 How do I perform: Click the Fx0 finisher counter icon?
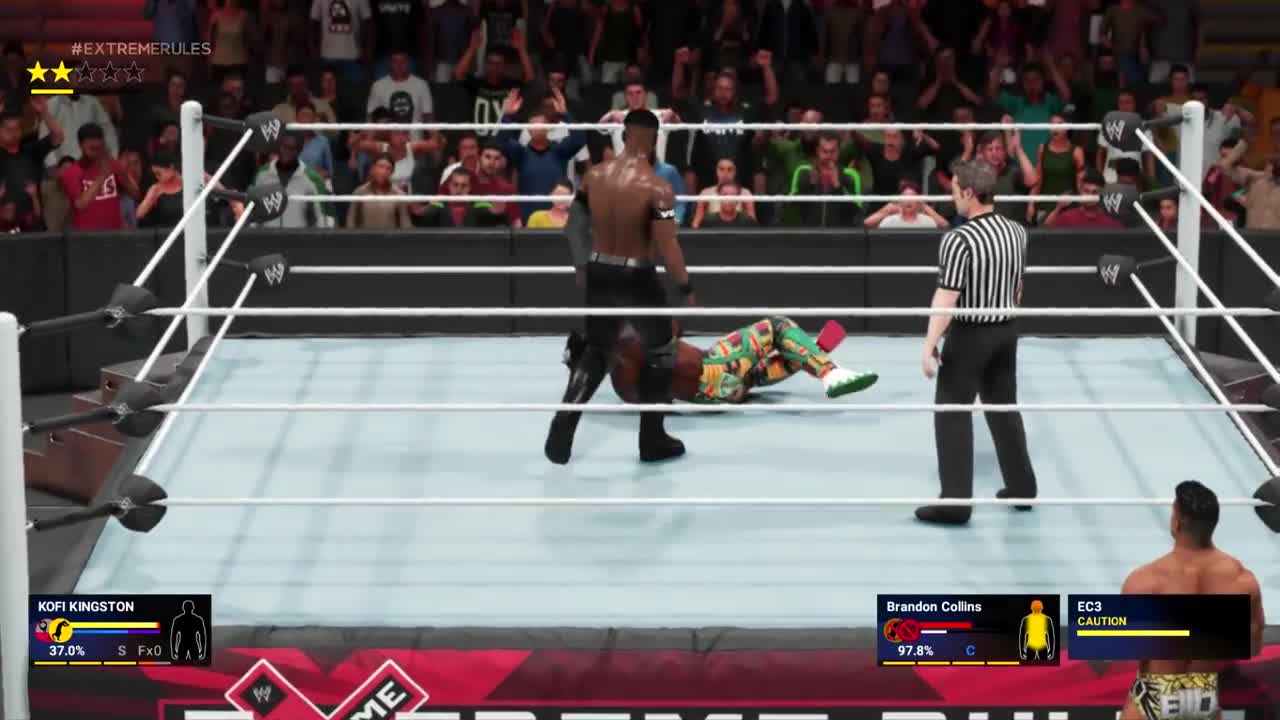pyautogui.click(x=149, y=651)
